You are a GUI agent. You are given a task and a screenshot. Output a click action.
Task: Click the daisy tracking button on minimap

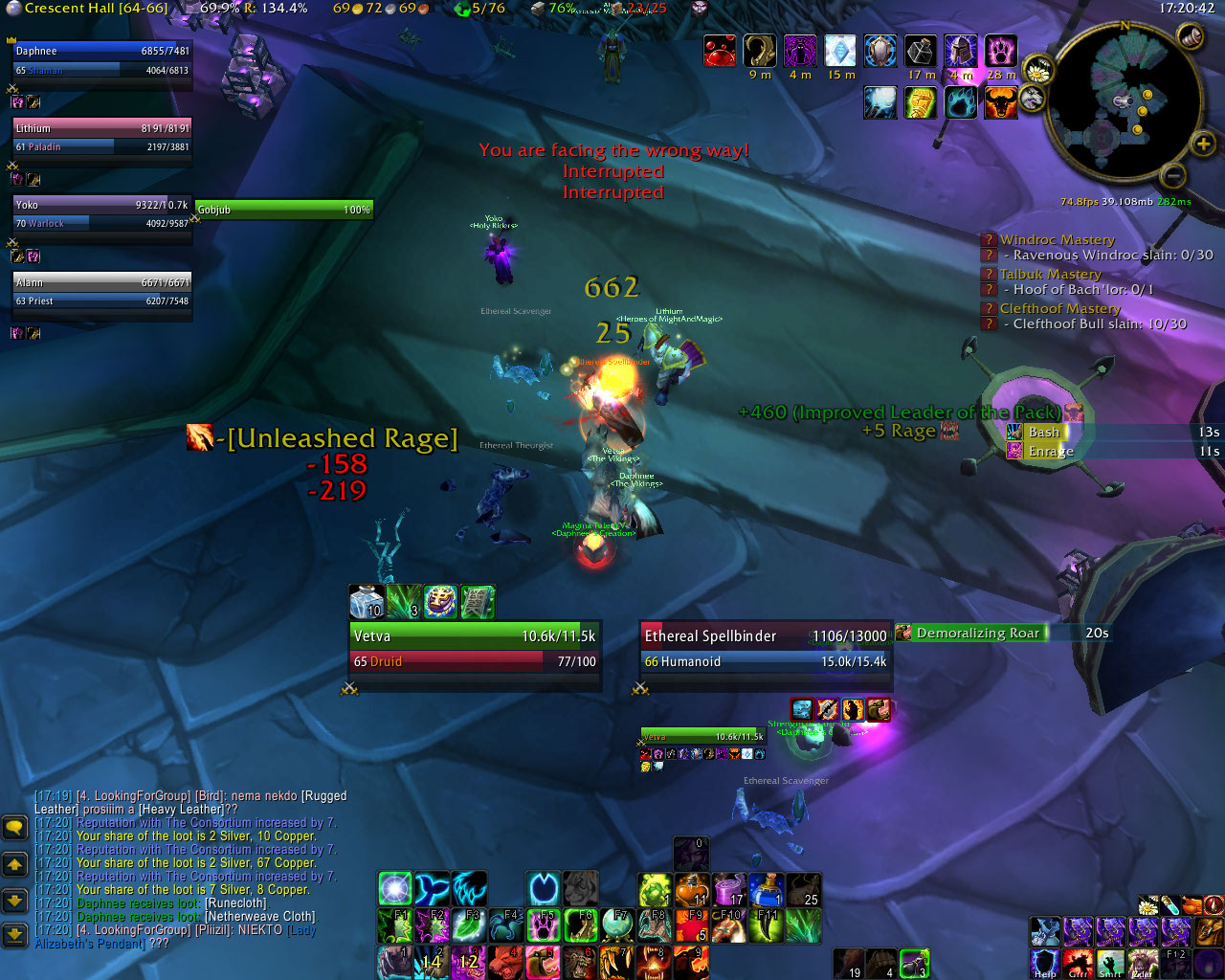(1037, 71)
